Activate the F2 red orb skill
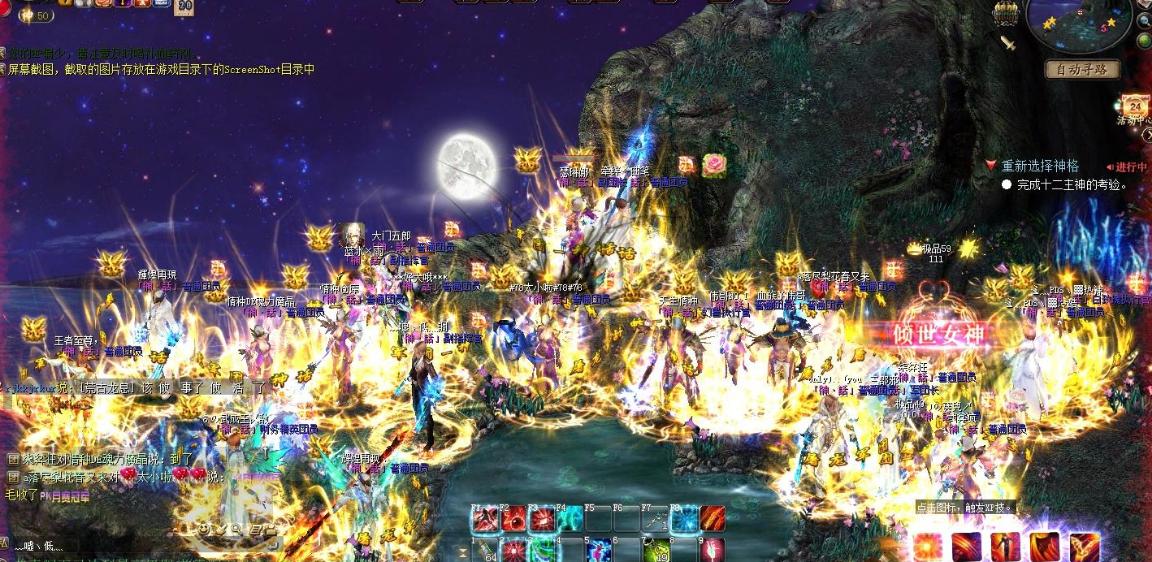 pyautogui.click(x=514, y=520)
